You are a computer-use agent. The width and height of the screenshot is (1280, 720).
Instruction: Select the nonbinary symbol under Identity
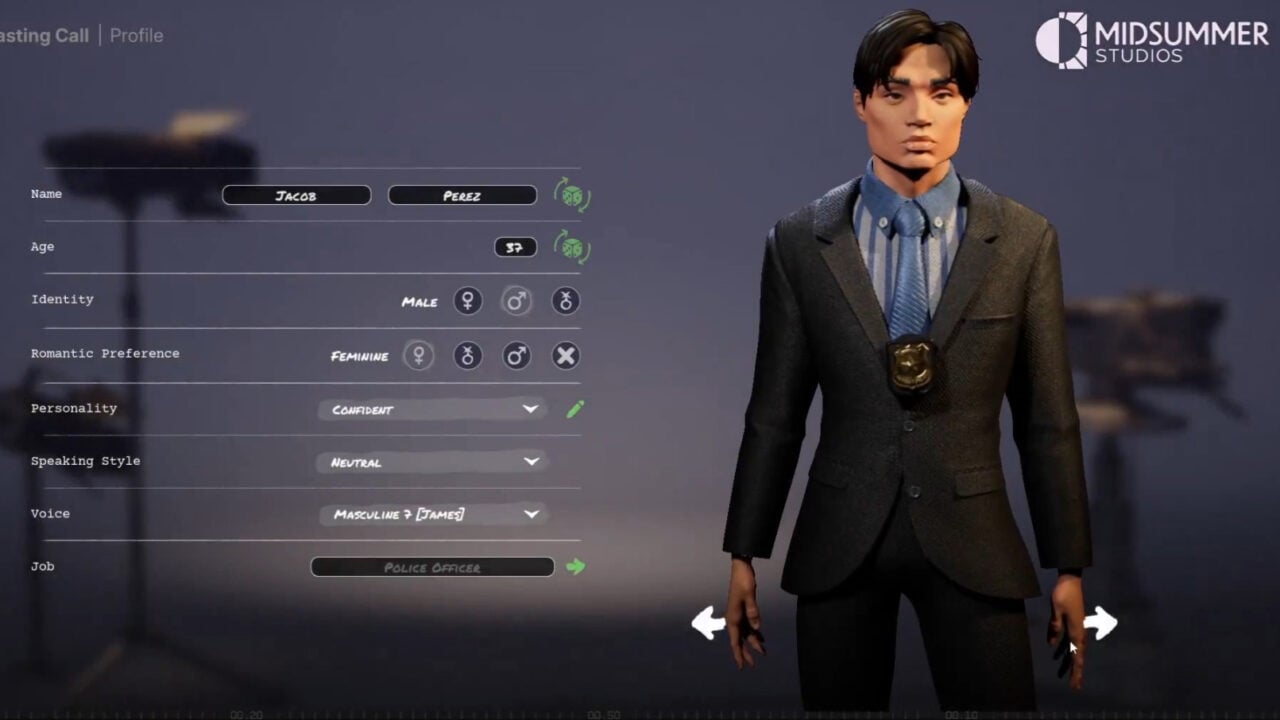point(565,300)
